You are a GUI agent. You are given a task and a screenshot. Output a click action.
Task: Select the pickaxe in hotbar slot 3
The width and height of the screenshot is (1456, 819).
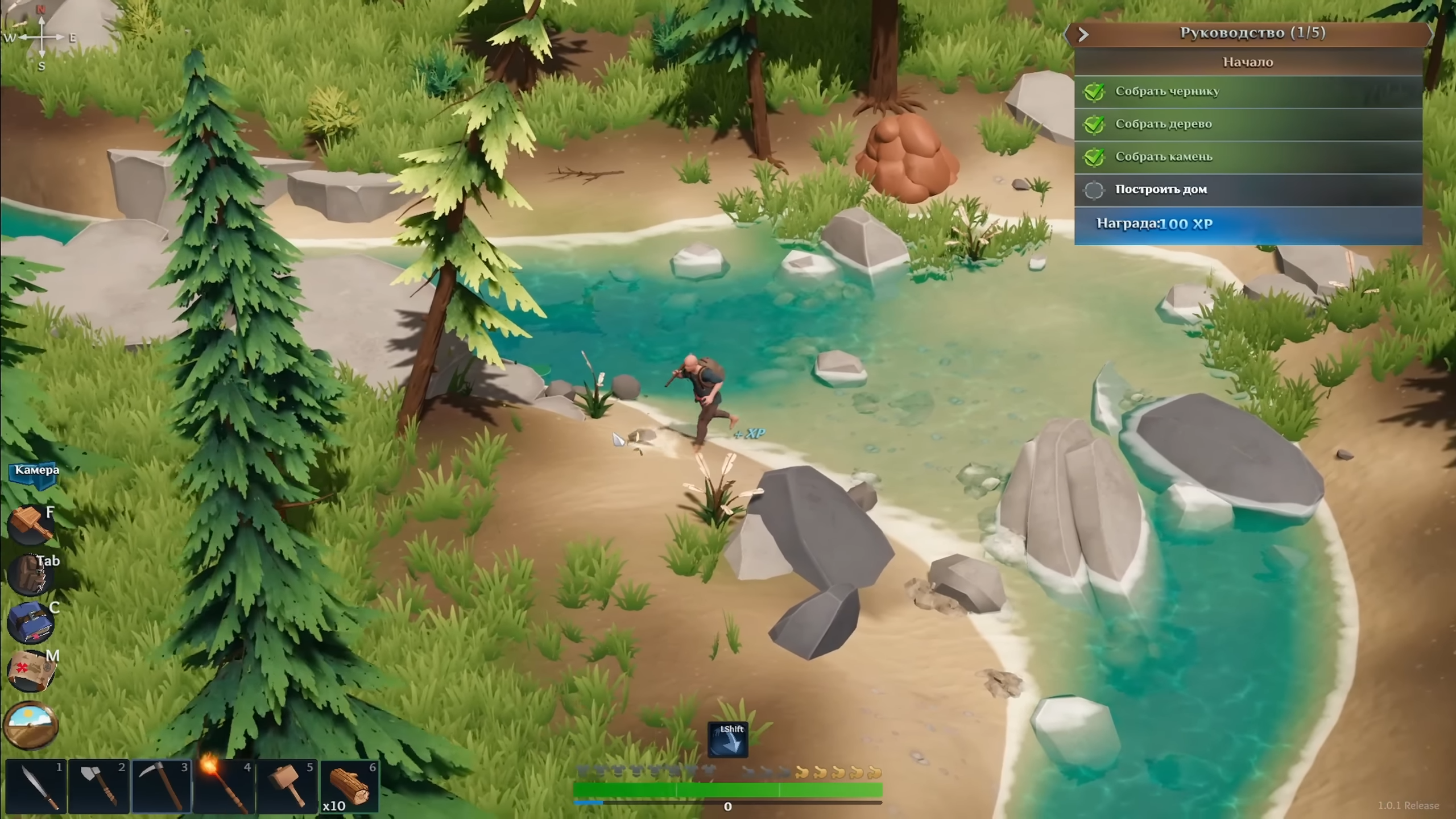tap(162, 787)
